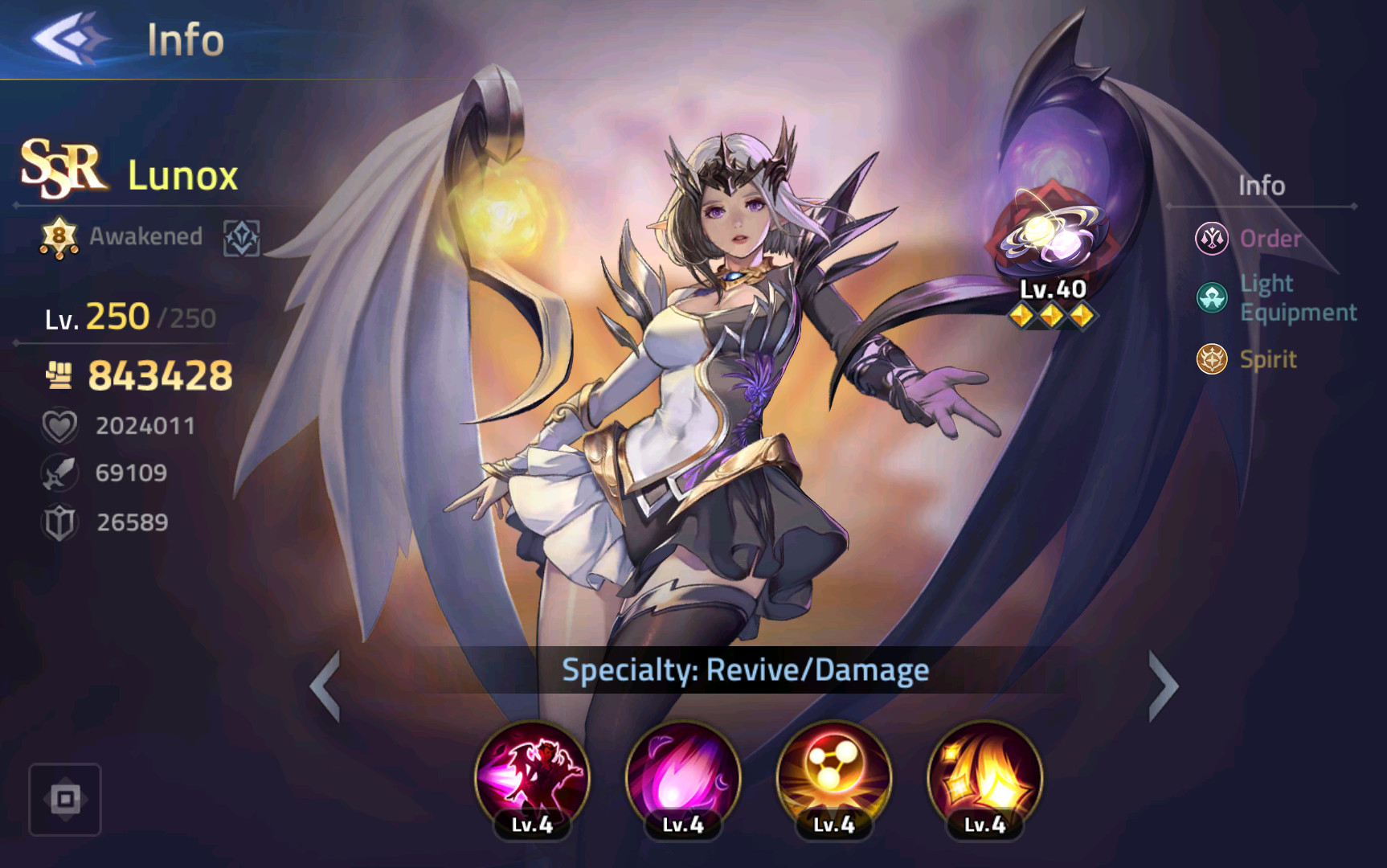Open the Order faction icon
This screenshot has height=868, width=1387.
(x=1213, y=239)
